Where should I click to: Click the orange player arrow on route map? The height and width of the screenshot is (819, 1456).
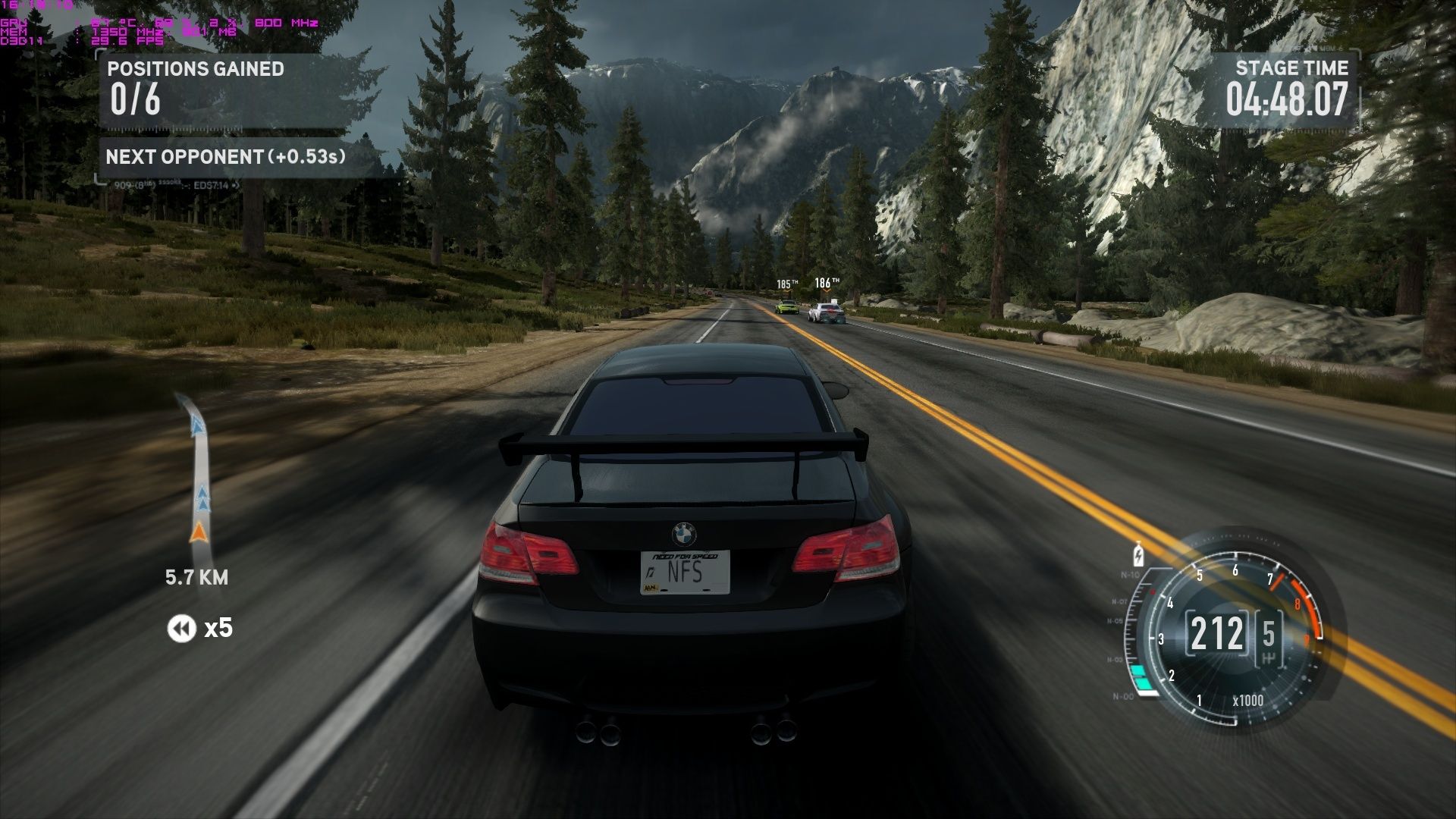point(199,532)
